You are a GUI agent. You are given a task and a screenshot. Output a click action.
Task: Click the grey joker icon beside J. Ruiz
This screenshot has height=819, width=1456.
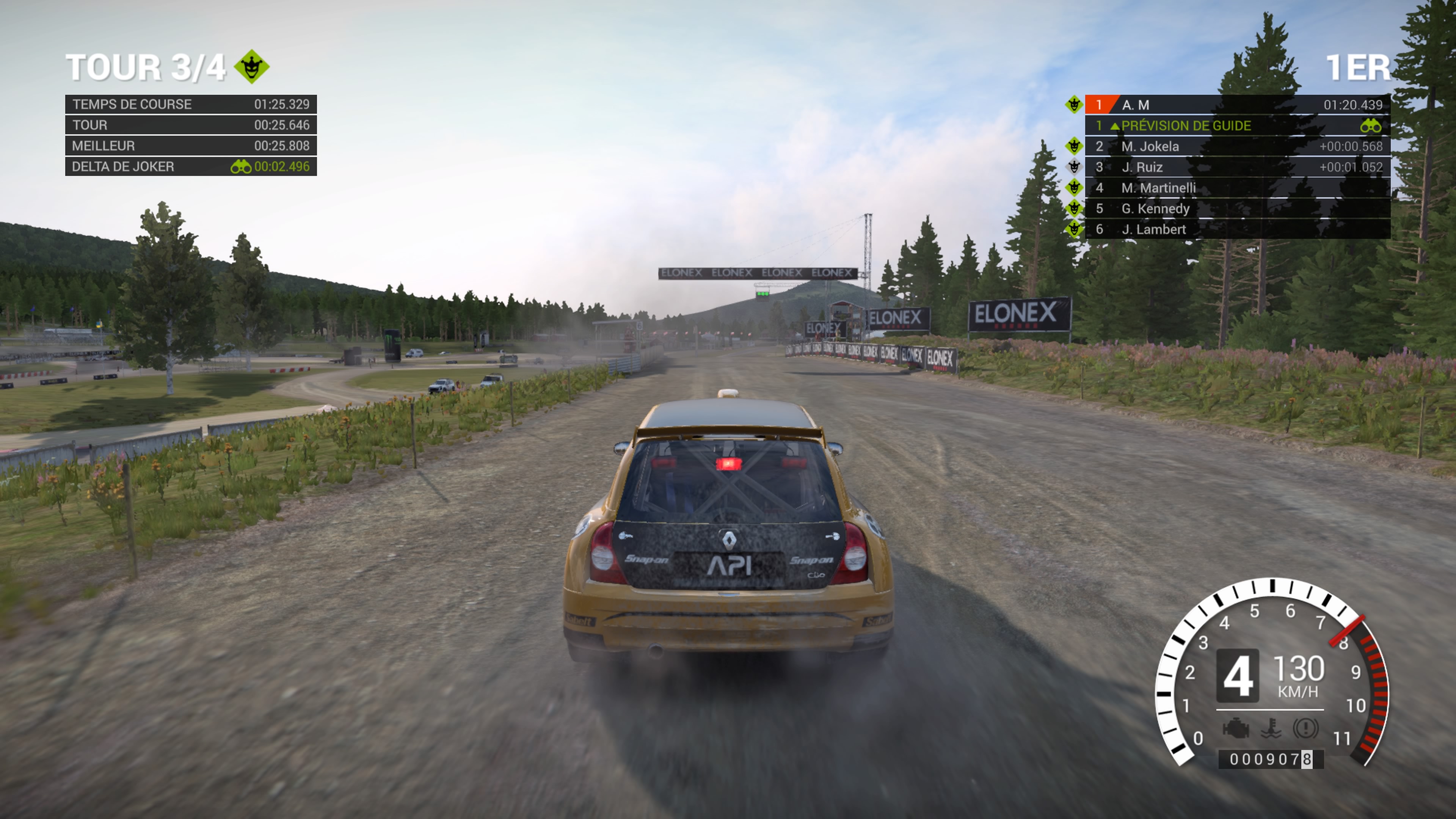(1074, 167)
